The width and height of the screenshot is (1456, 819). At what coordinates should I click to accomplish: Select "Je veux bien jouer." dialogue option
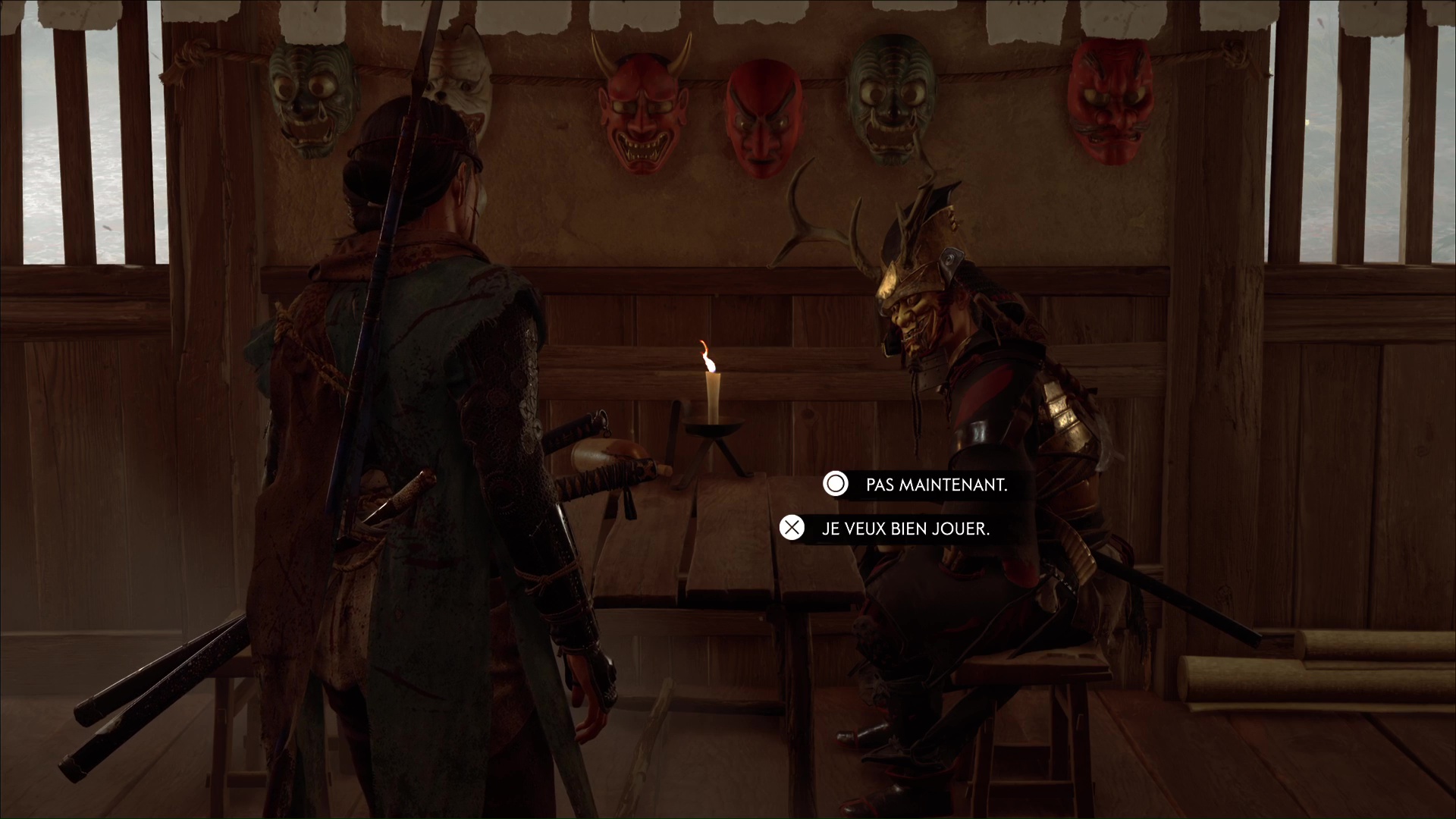tap(905, 529)
